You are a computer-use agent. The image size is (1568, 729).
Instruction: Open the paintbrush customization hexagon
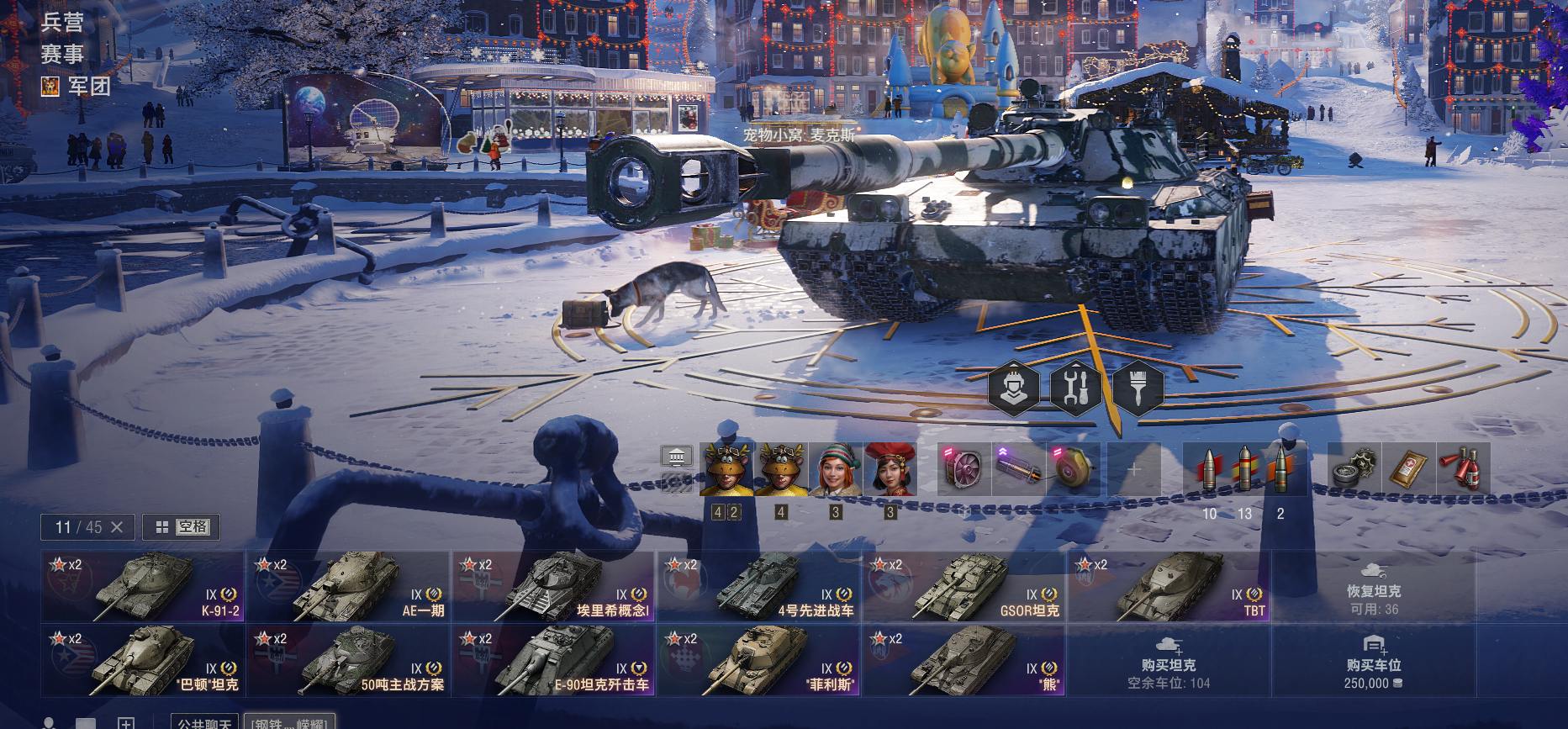(1138, 388)
